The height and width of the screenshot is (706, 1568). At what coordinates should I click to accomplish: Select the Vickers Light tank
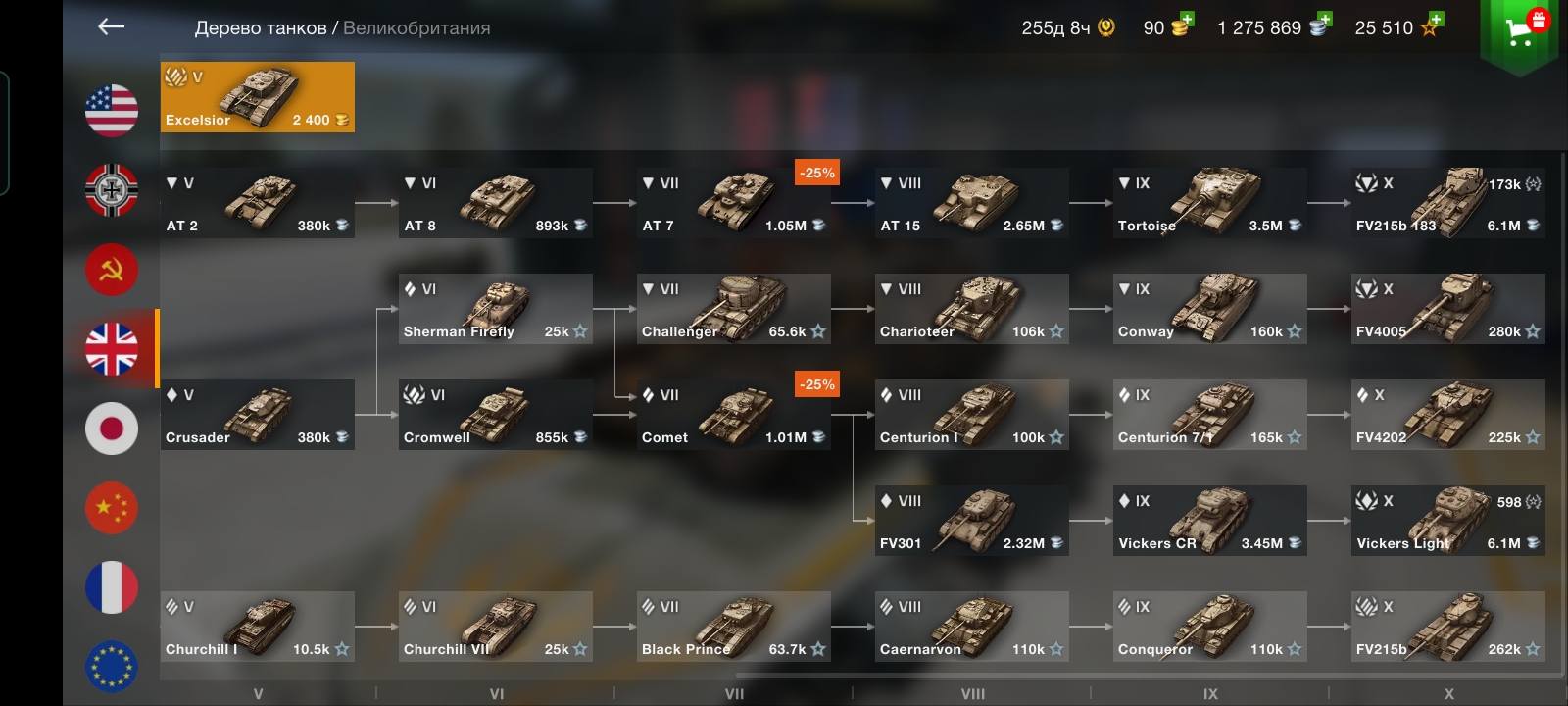point(1448,521)
